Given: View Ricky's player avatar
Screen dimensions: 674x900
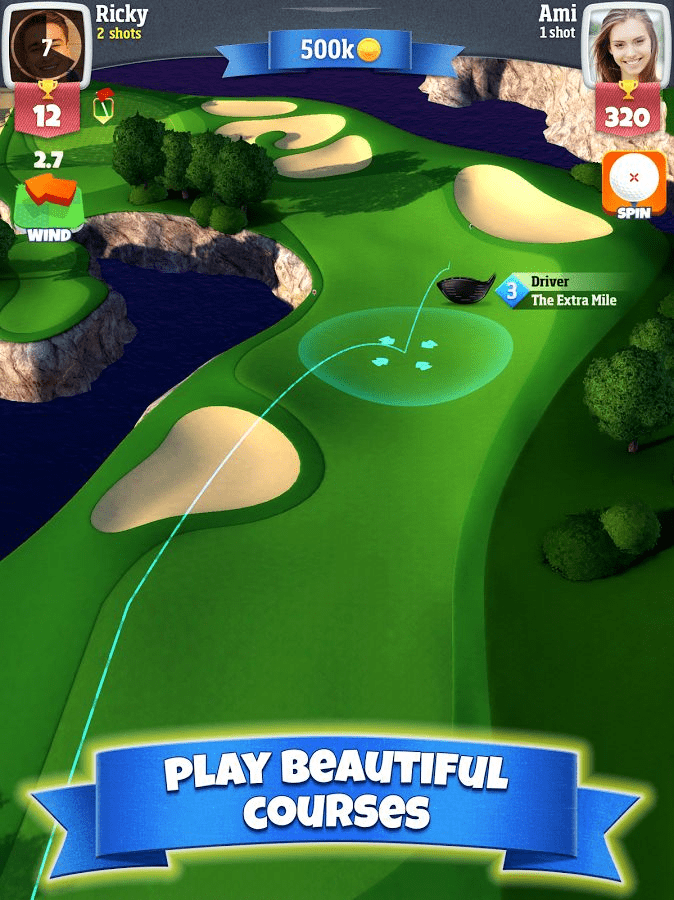Looking at the screenshot, I should 45,42.
